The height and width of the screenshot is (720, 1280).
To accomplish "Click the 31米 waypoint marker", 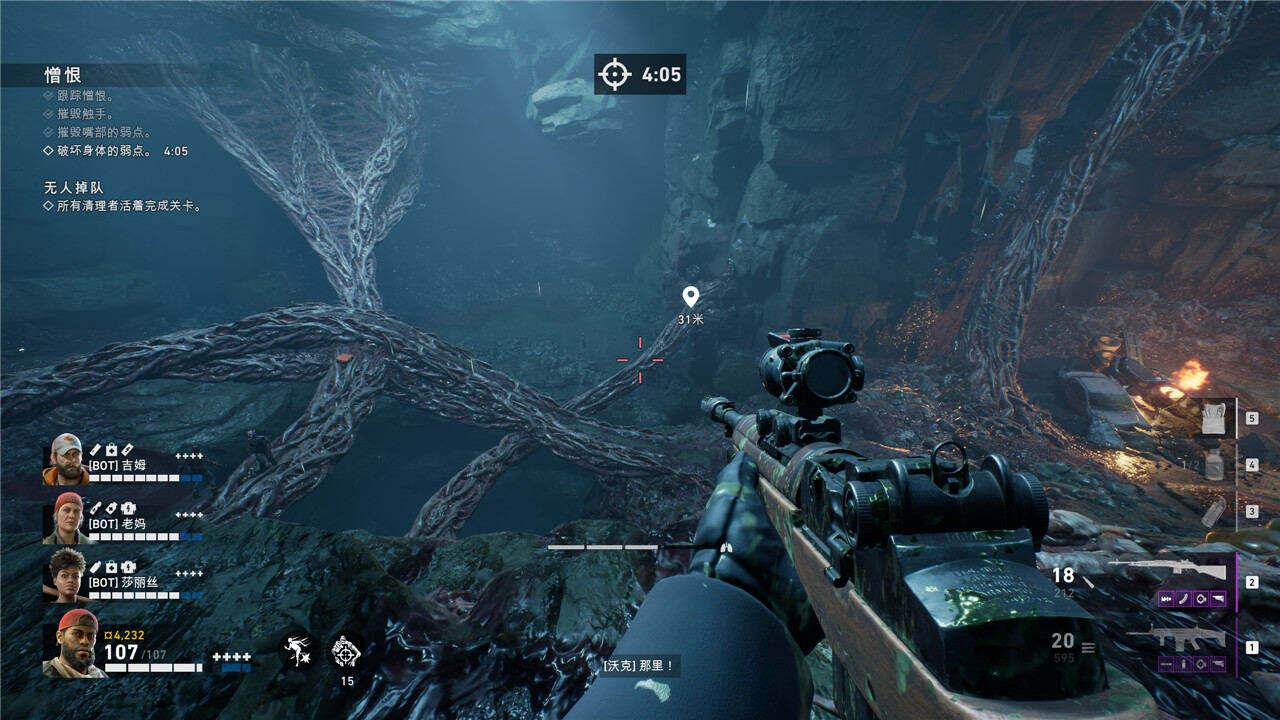I will [690, 297].
